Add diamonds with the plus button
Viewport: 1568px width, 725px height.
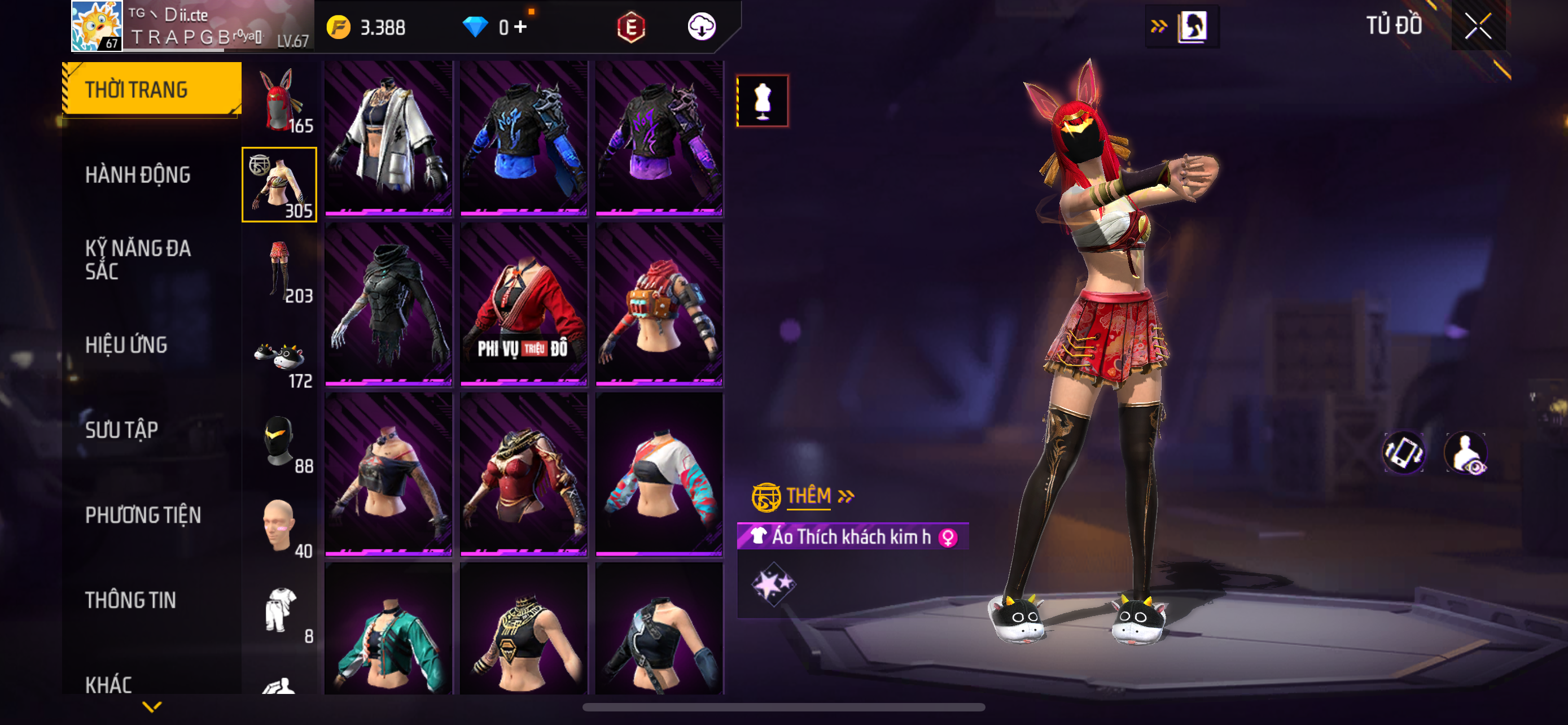(x=520, y=27)
